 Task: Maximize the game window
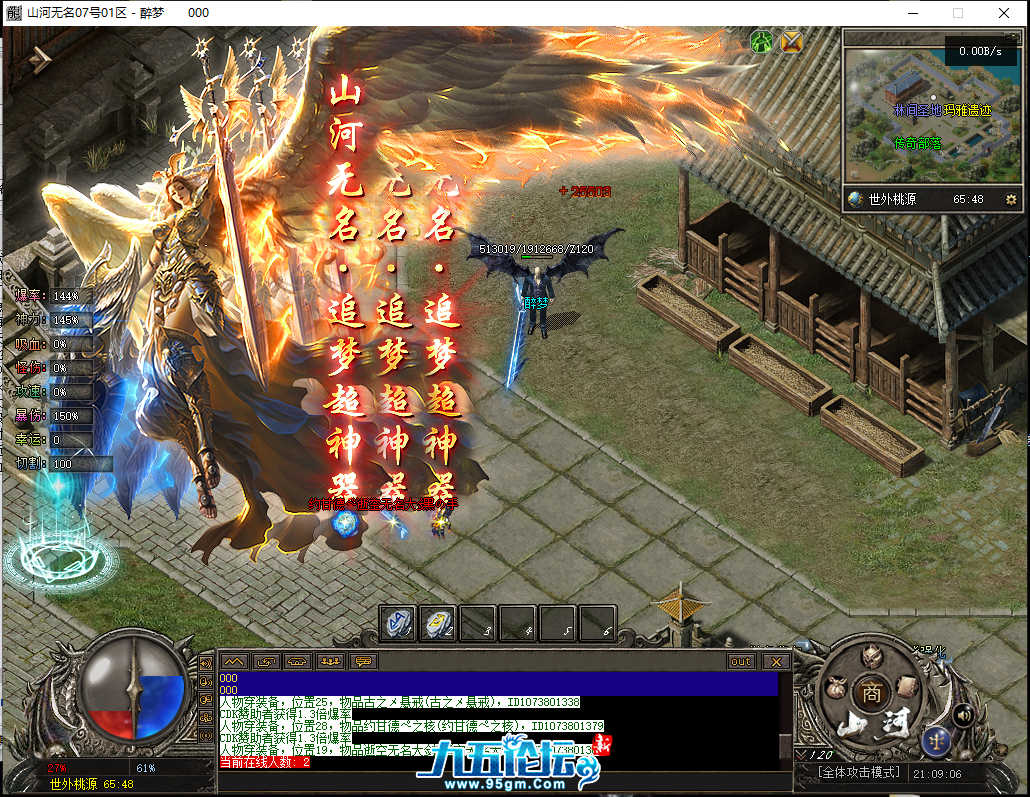tap(957, 13)
